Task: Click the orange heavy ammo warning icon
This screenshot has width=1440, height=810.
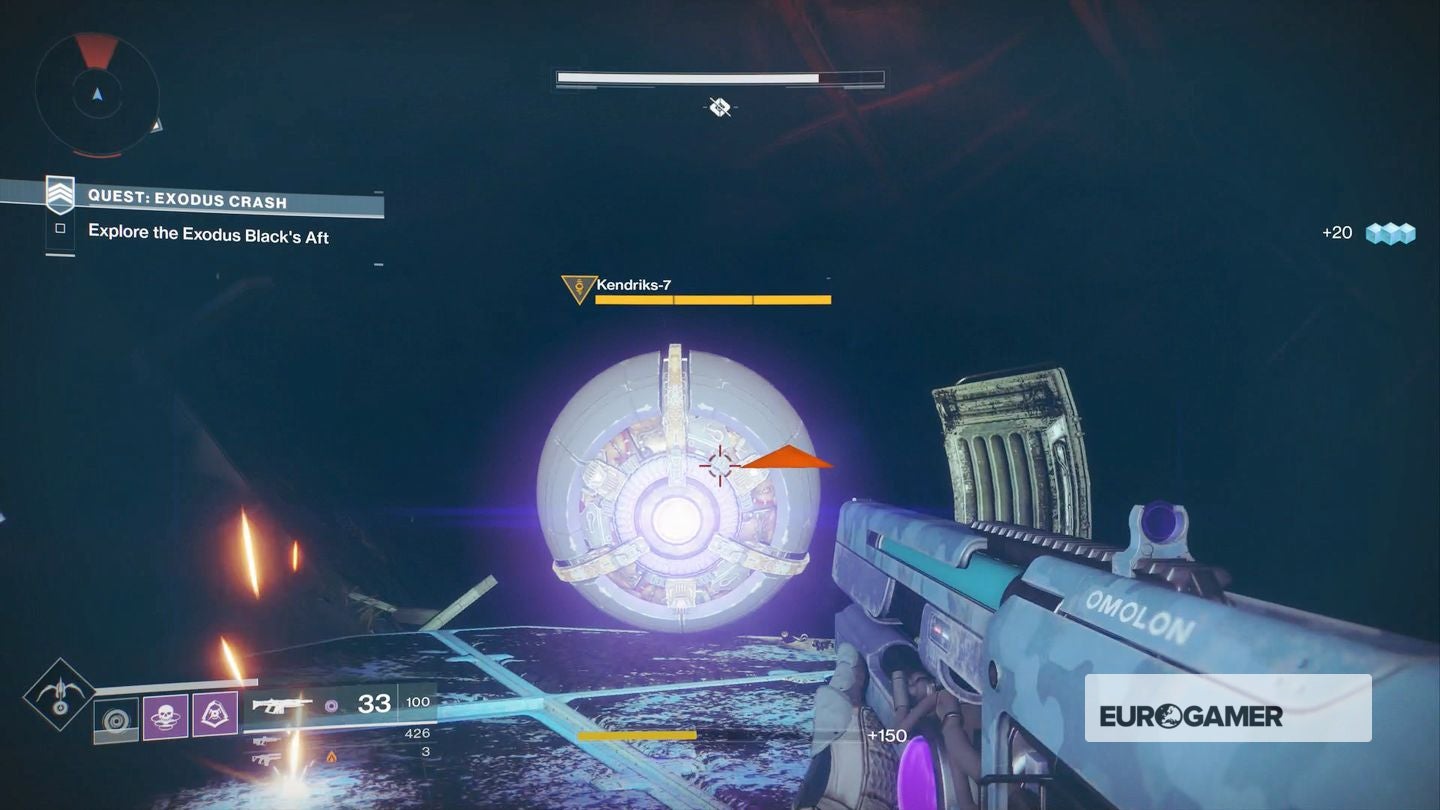Action: point(331,757)
